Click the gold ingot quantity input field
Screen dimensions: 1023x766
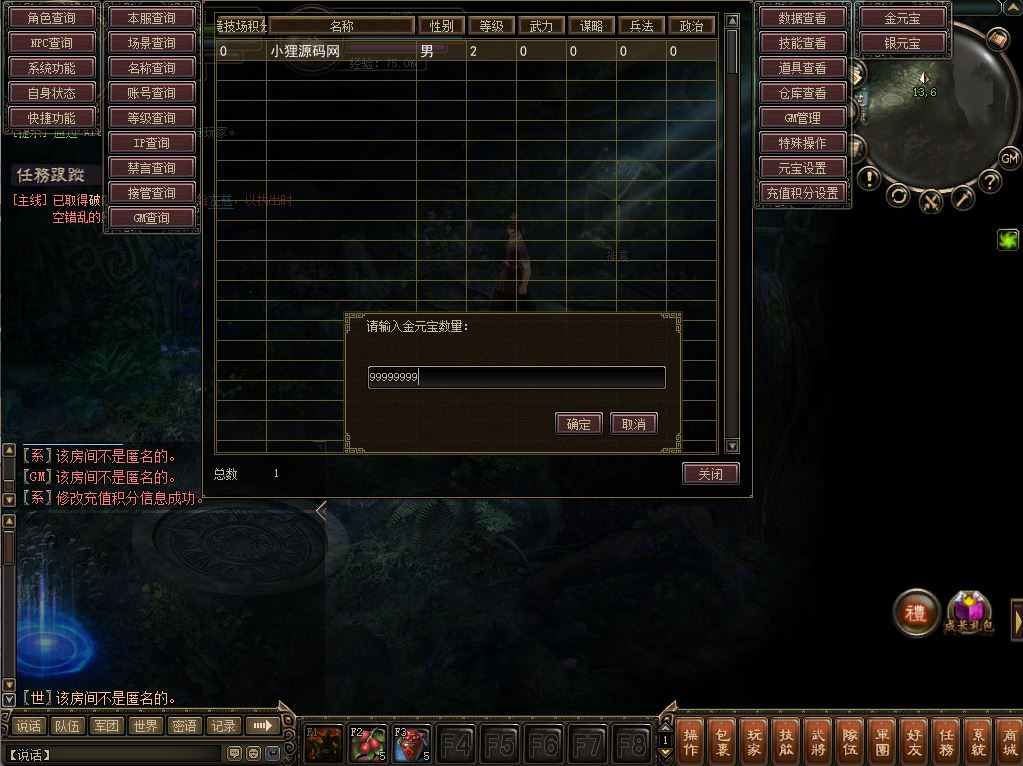coord(516,377)
